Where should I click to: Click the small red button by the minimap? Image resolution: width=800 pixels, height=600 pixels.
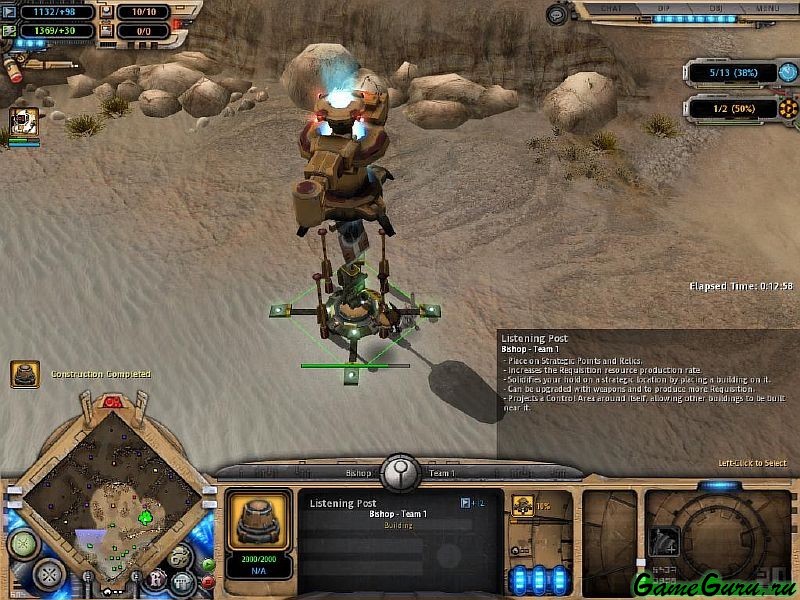(207, 582)
